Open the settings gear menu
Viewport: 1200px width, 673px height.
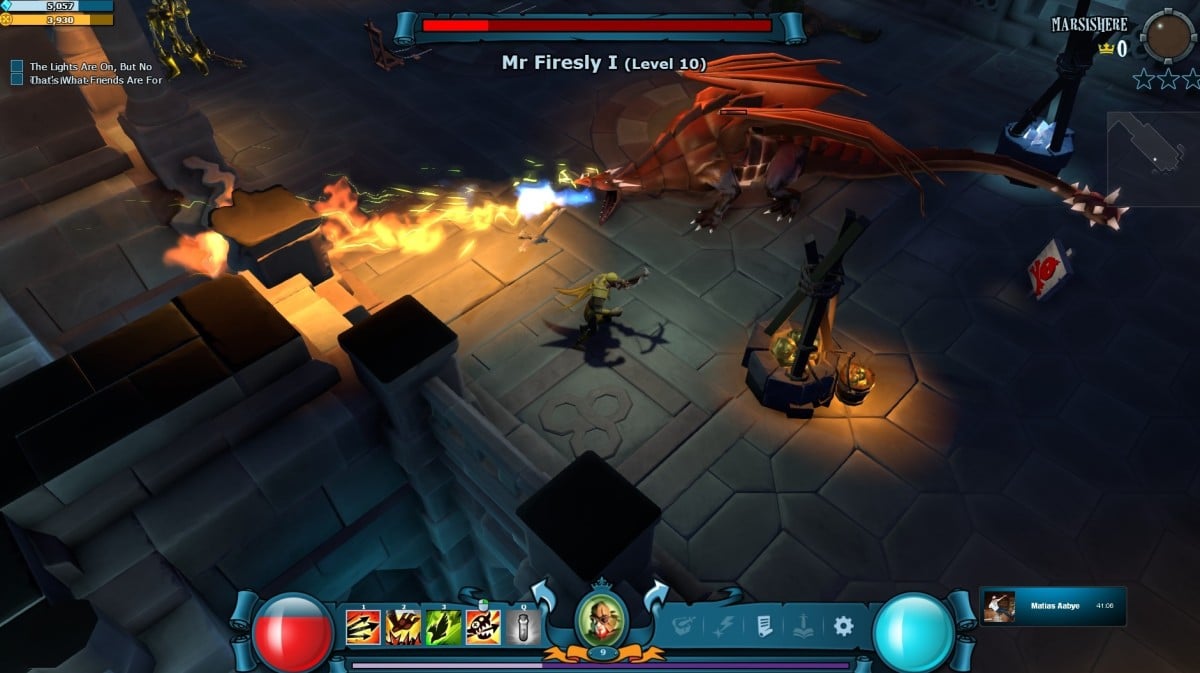coord(843,626)
